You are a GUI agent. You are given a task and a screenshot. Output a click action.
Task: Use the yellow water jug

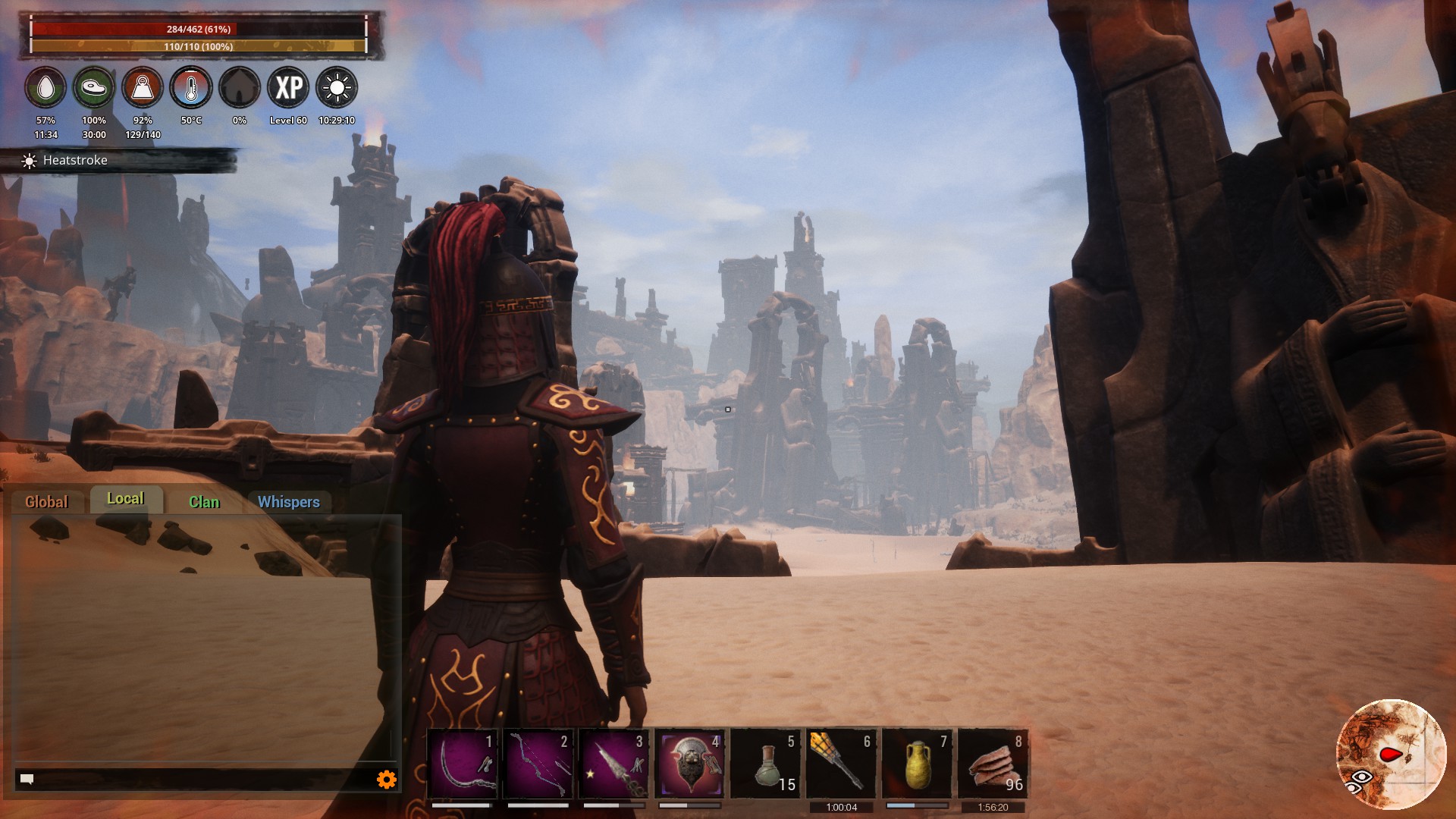pos(918,763)
